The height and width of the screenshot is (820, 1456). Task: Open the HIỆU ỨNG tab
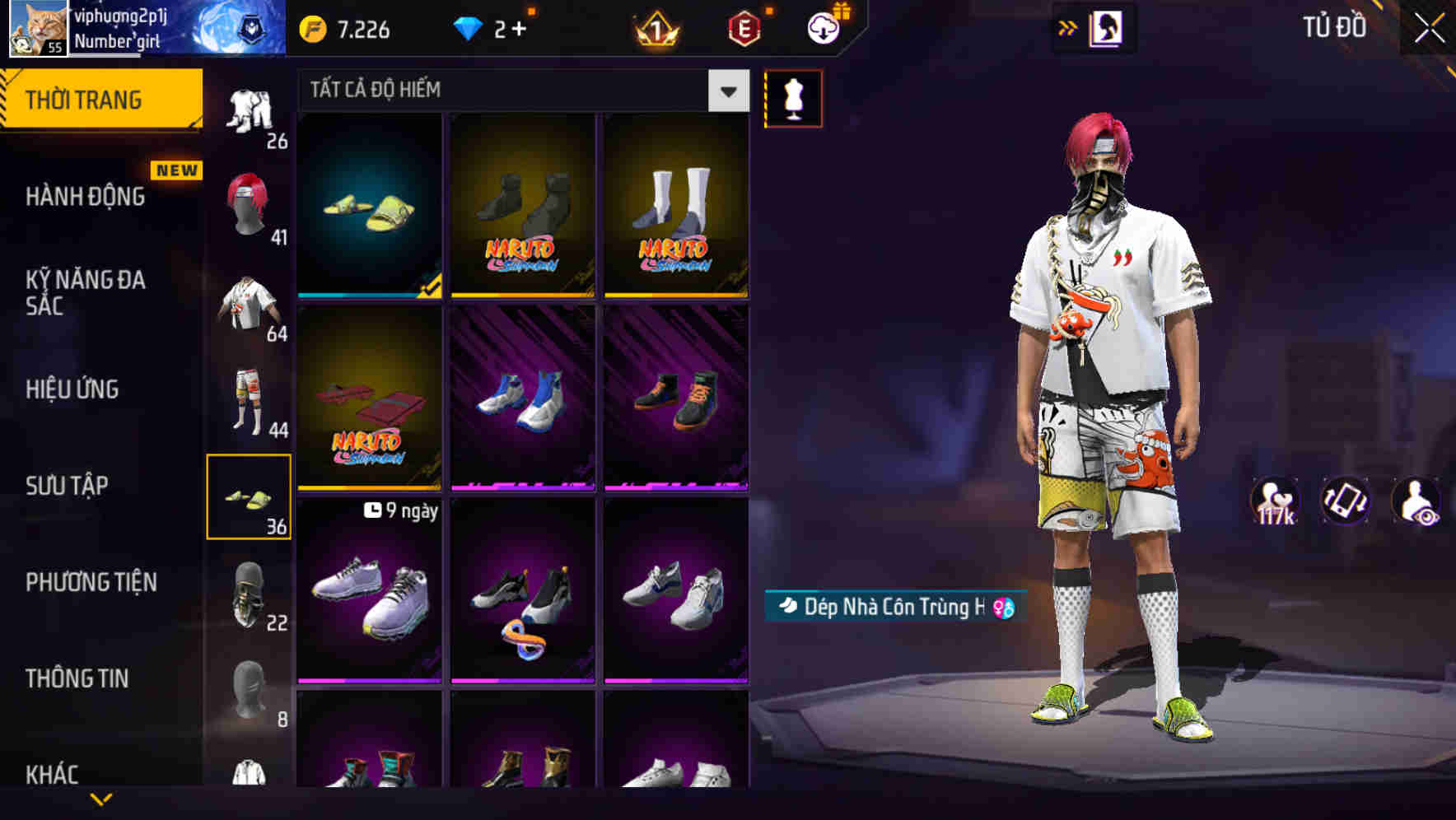72,389
